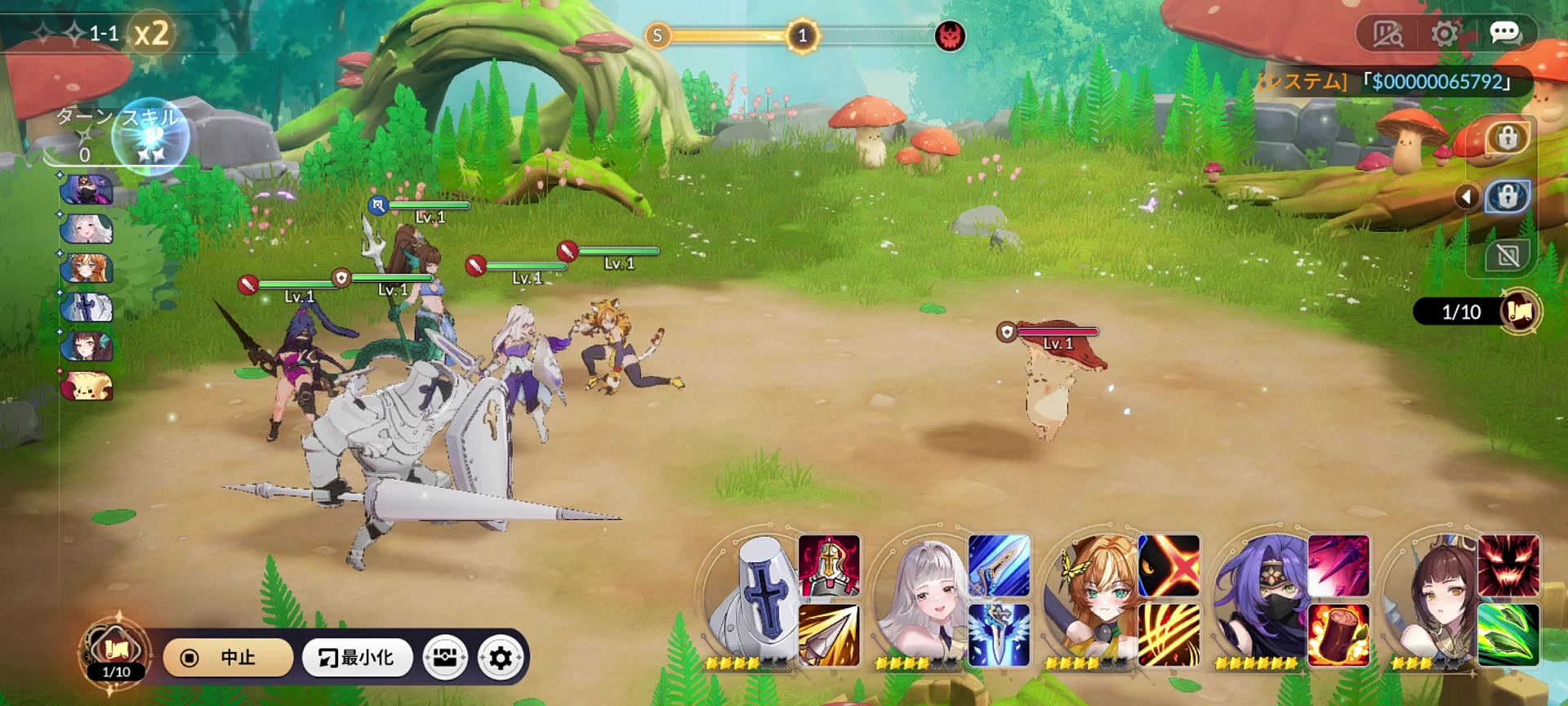Toggle the x2 battle speed

tap(152, 34)
